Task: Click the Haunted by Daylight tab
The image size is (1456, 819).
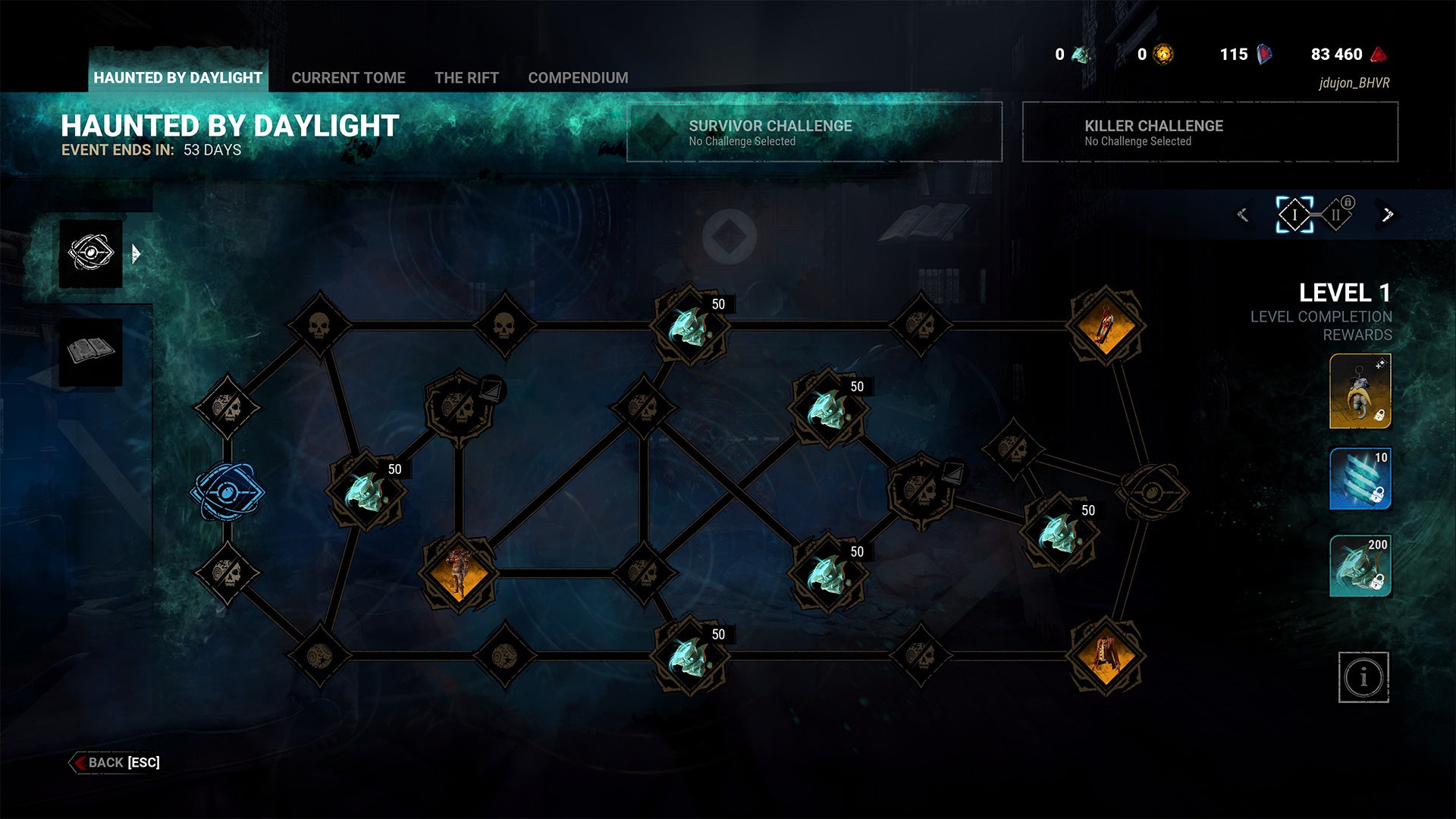Action: tap(177, 77)
